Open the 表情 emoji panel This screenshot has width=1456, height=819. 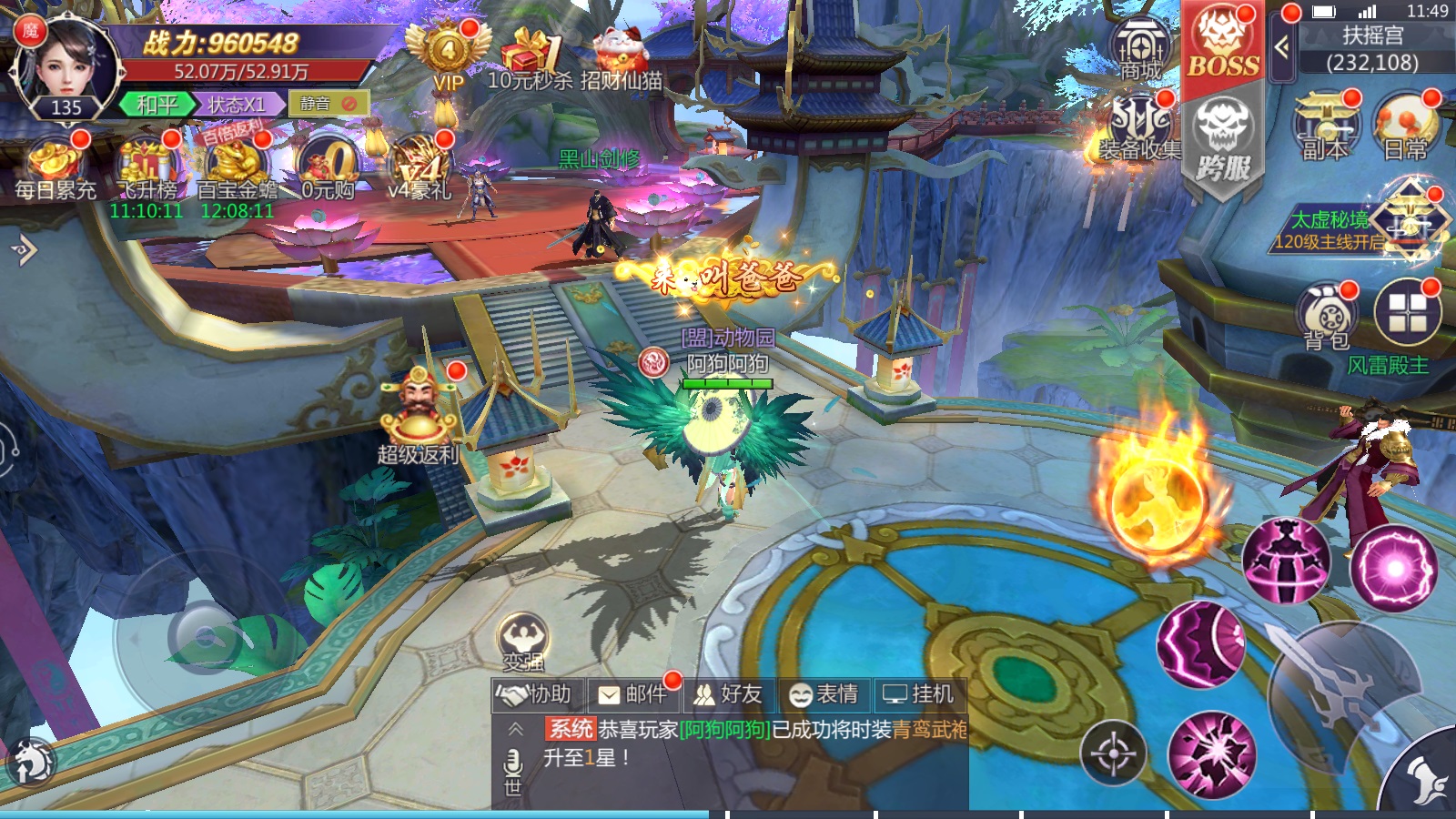(824, 694)
